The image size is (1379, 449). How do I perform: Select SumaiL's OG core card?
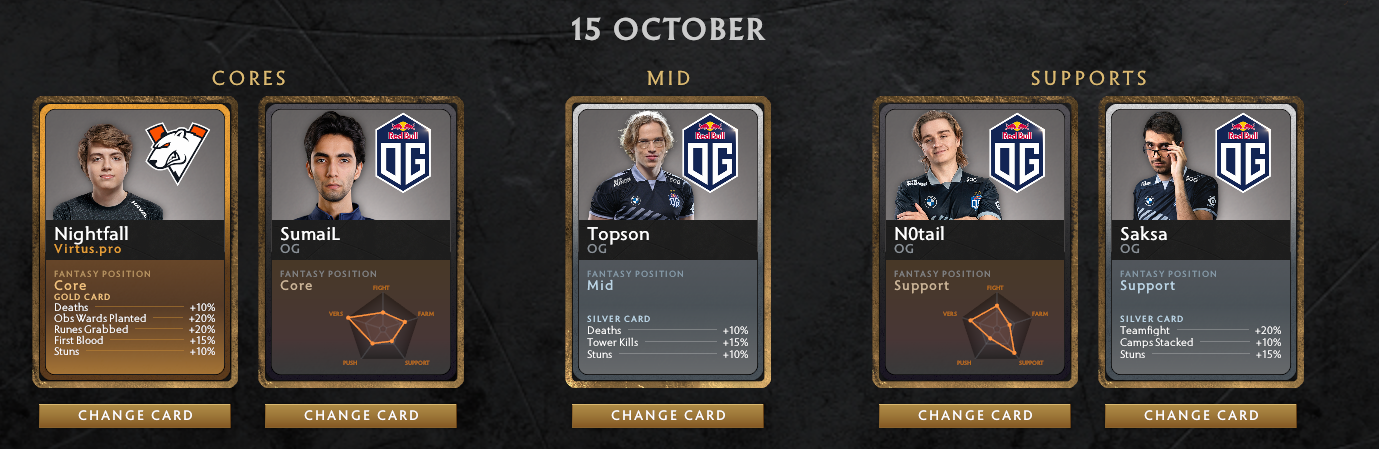(x=361, y=241)
